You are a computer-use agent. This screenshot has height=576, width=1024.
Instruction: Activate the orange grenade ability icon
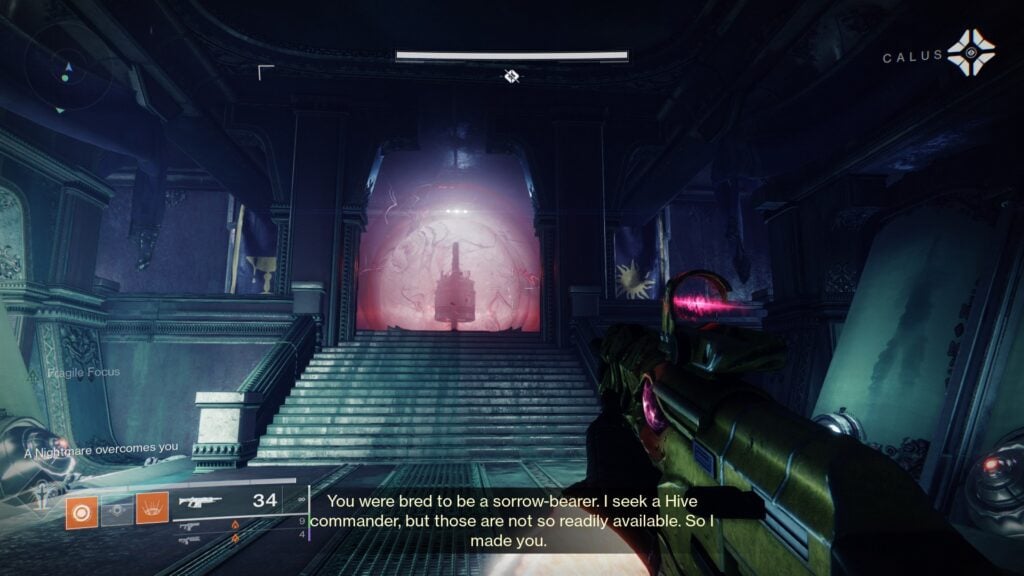pyautogui.click(x=81, y=512)
